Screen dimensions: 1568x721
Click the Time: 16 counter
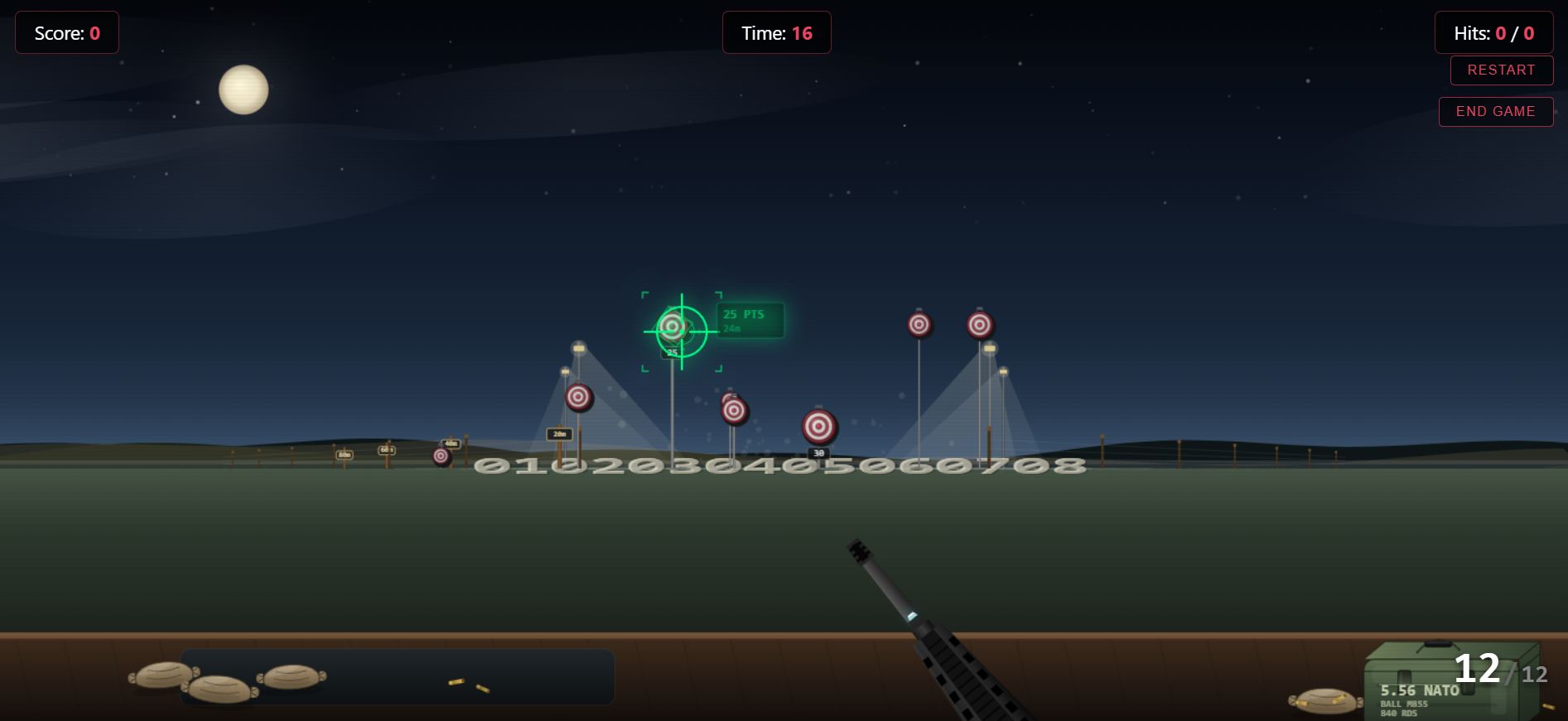click(776, 33)
